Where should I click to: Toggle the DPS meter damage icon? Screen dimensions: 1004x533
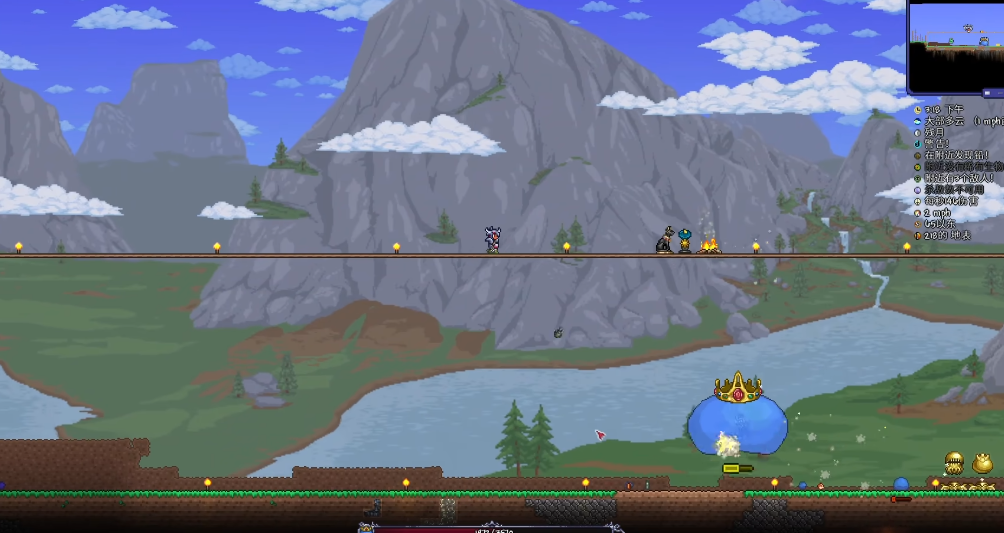pyautogui.click(x=917, y=201)
